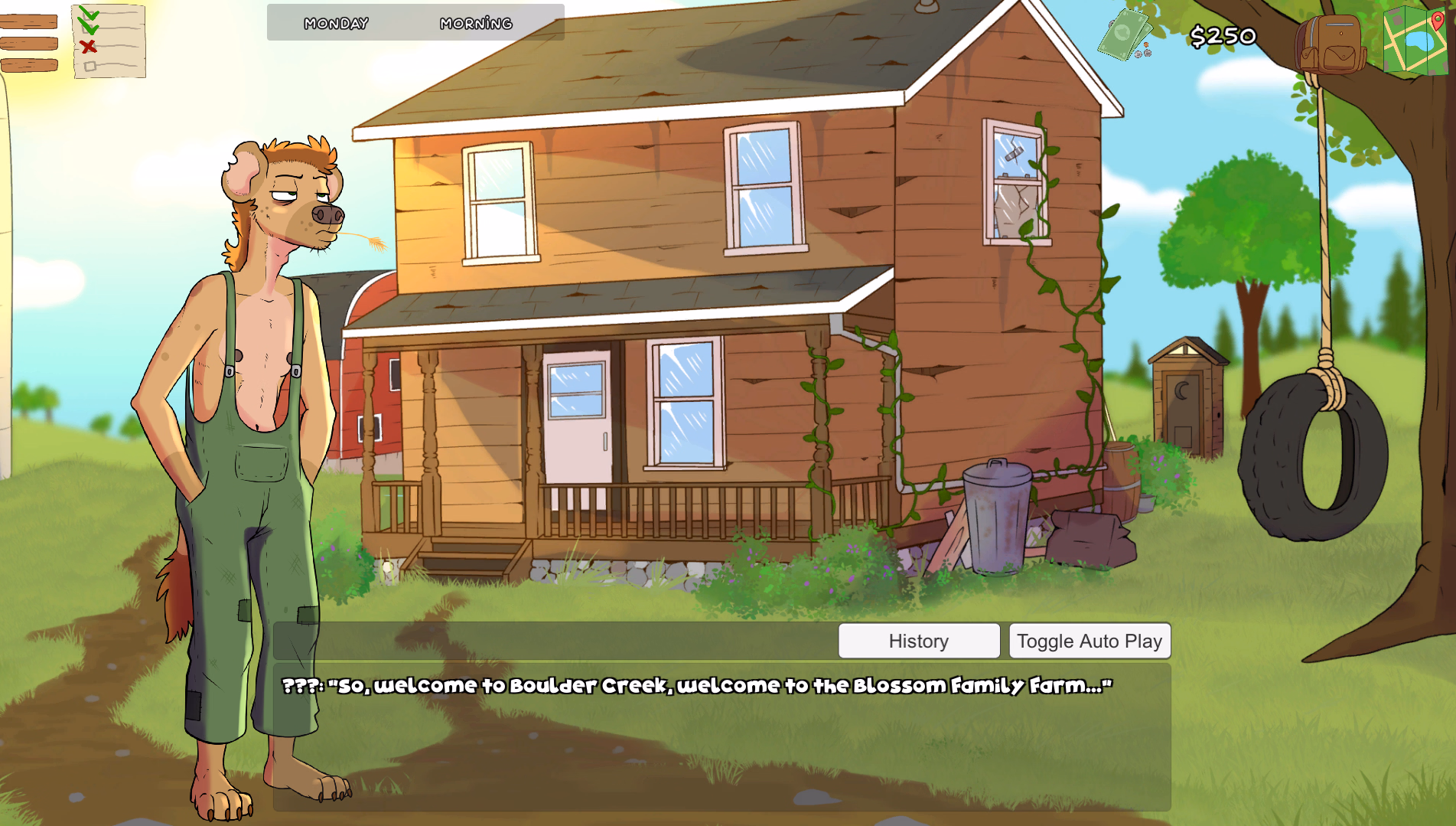The width and height of the screenshot is (1456, 826).
Task: Click the dollar bills icon beside the $250 balance
Action: coord(1125,34)
